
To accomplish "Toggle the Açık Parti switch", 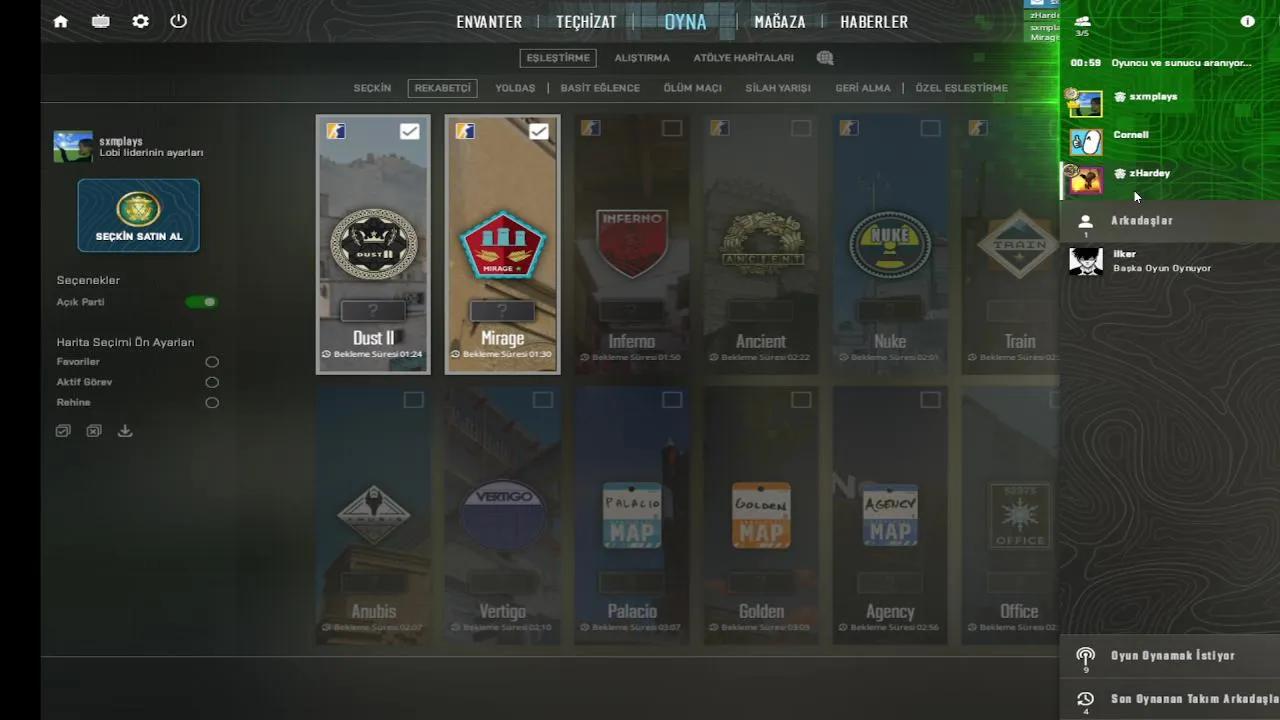I will (201, 301).
